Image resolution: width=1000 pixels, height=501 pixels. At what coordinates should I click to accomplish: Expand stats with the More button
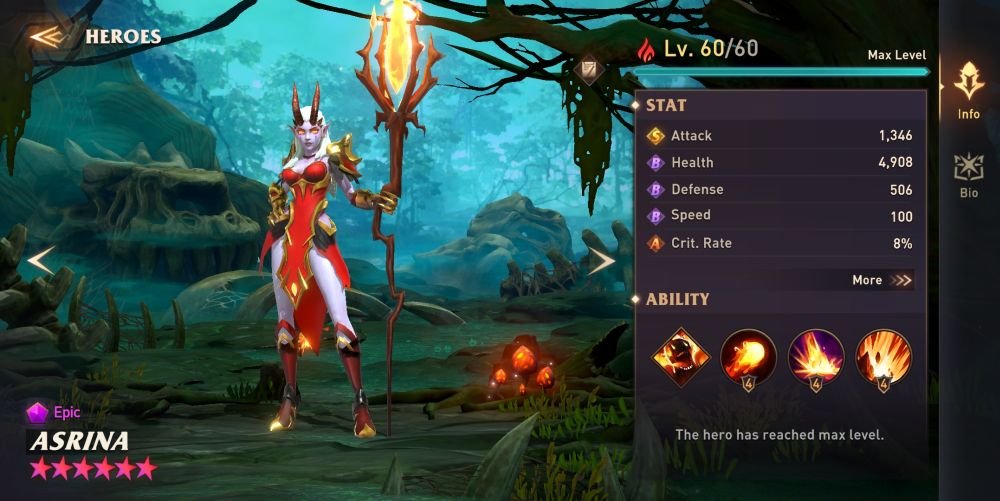pyautogui.click(x=882, y=280)
